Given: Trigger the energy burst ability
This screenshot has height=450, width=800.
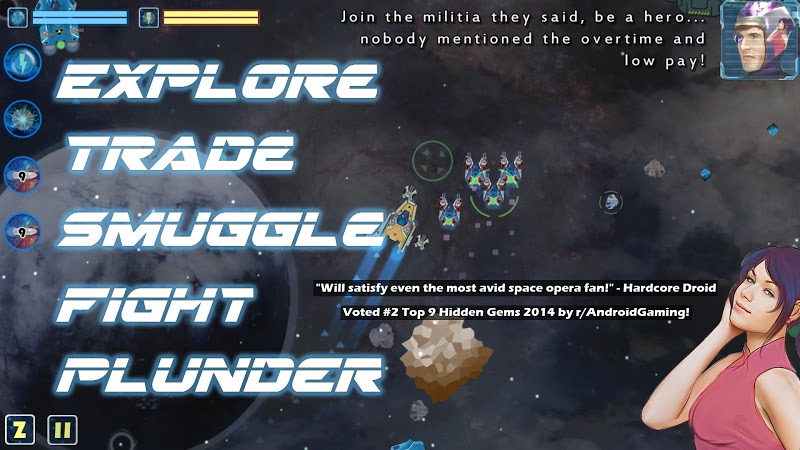Looking at the screenshot, I should (21, 119).
